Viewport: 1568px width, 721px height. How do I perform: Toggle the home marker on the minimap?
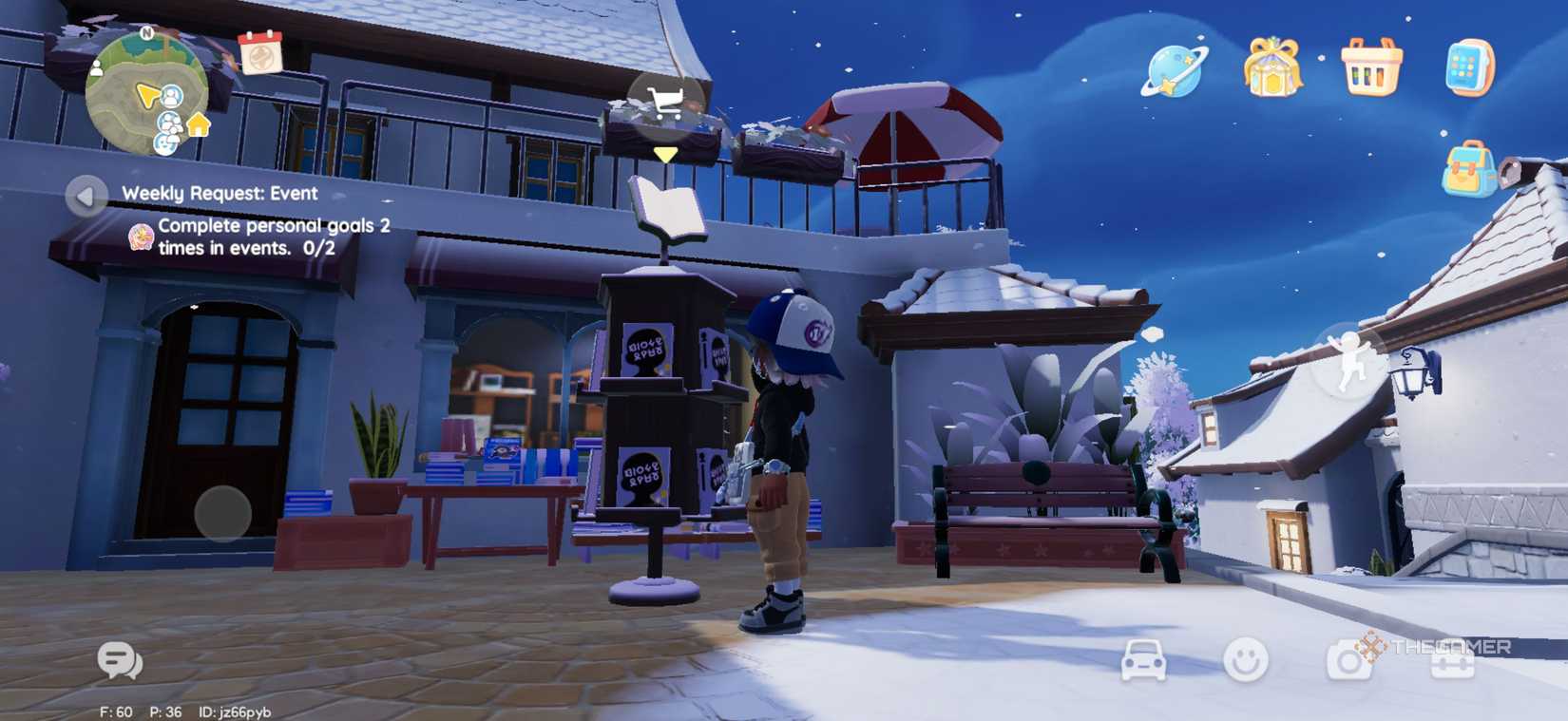coord(197,123)
